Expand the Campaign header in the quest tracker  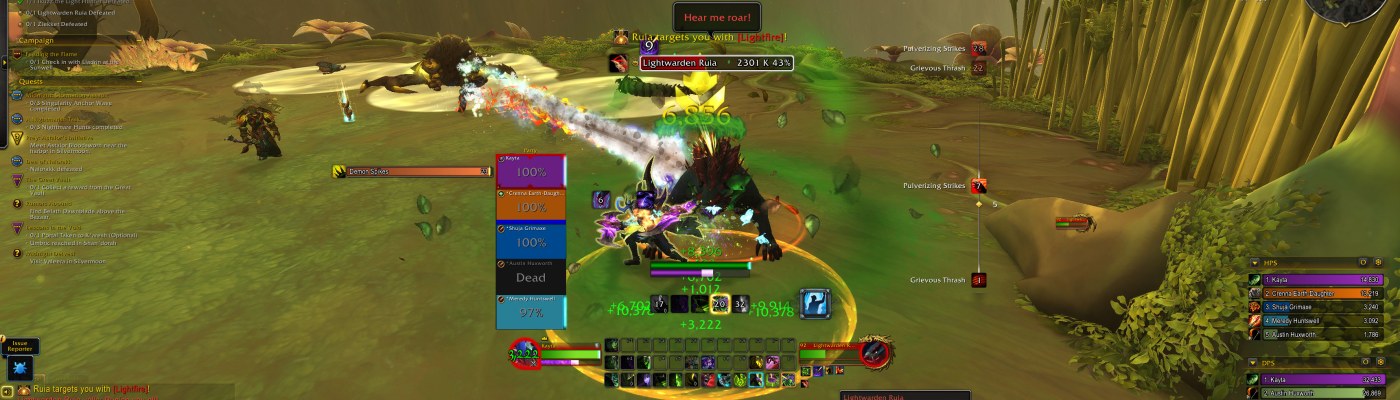[36, 41]
